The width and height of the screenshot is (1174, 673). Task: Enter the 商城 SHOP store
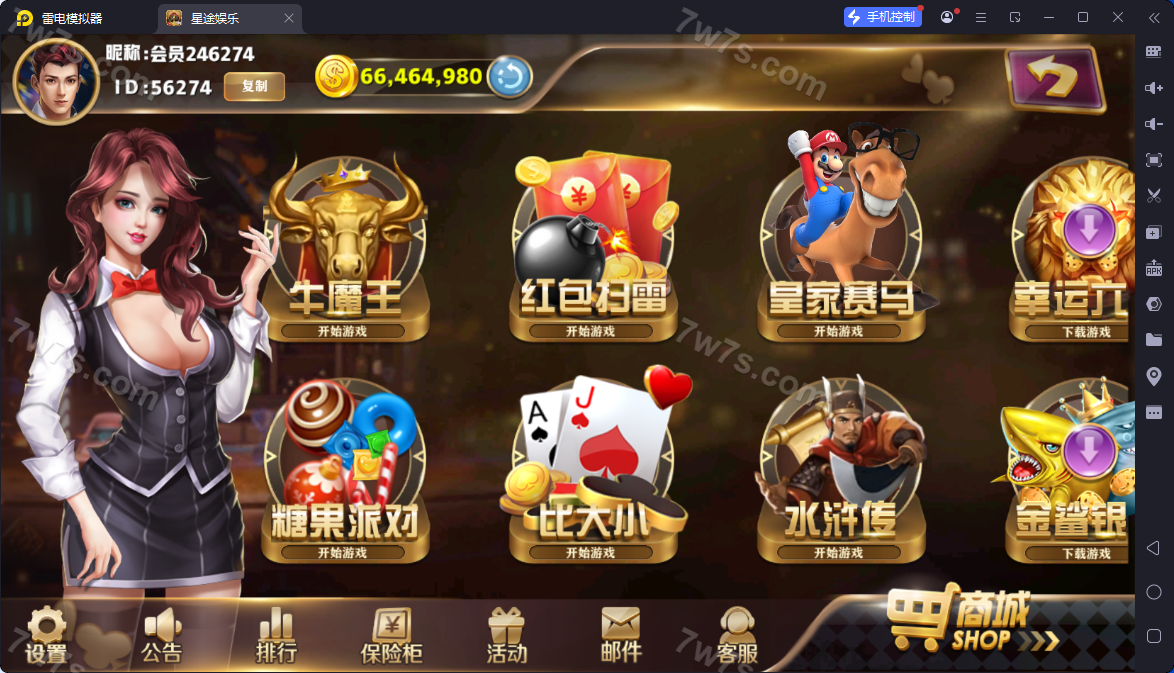(970, 622)
